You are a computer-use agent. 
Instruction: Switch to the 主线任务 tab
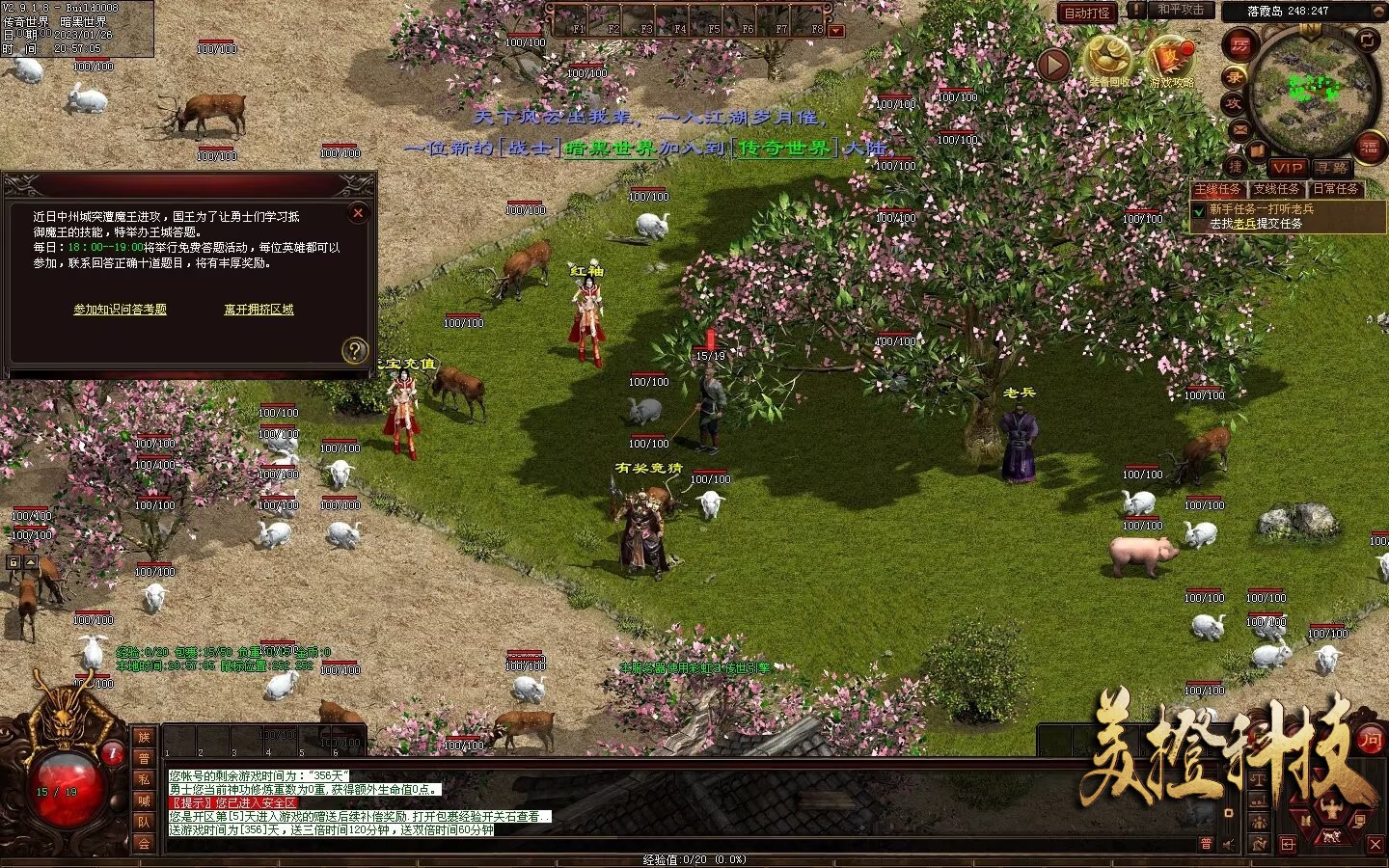pyautogui.click(x=1217, y=189)
